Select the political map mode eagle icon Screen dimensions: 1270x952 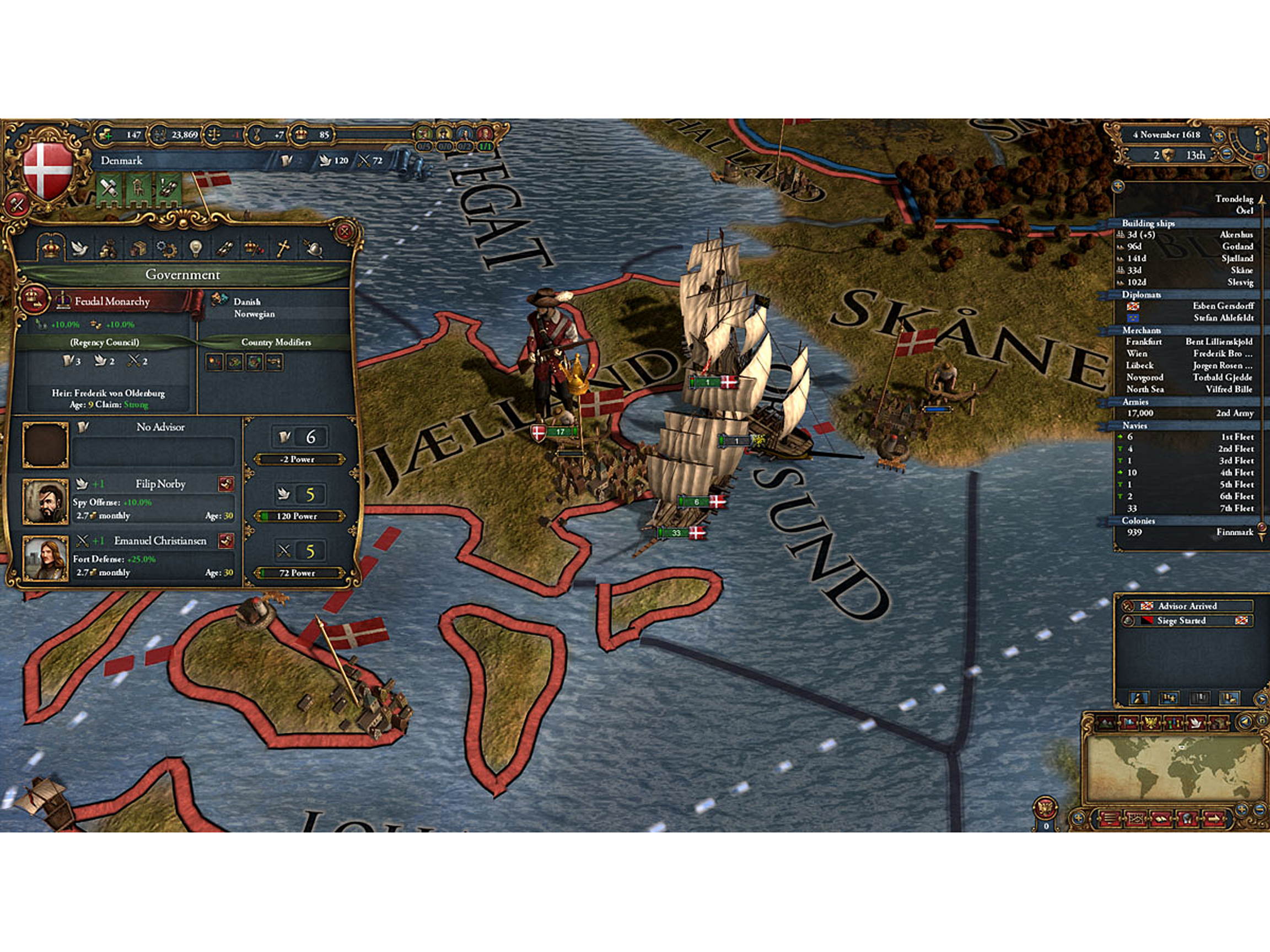pyautogui.click(x=1150, y=723)
